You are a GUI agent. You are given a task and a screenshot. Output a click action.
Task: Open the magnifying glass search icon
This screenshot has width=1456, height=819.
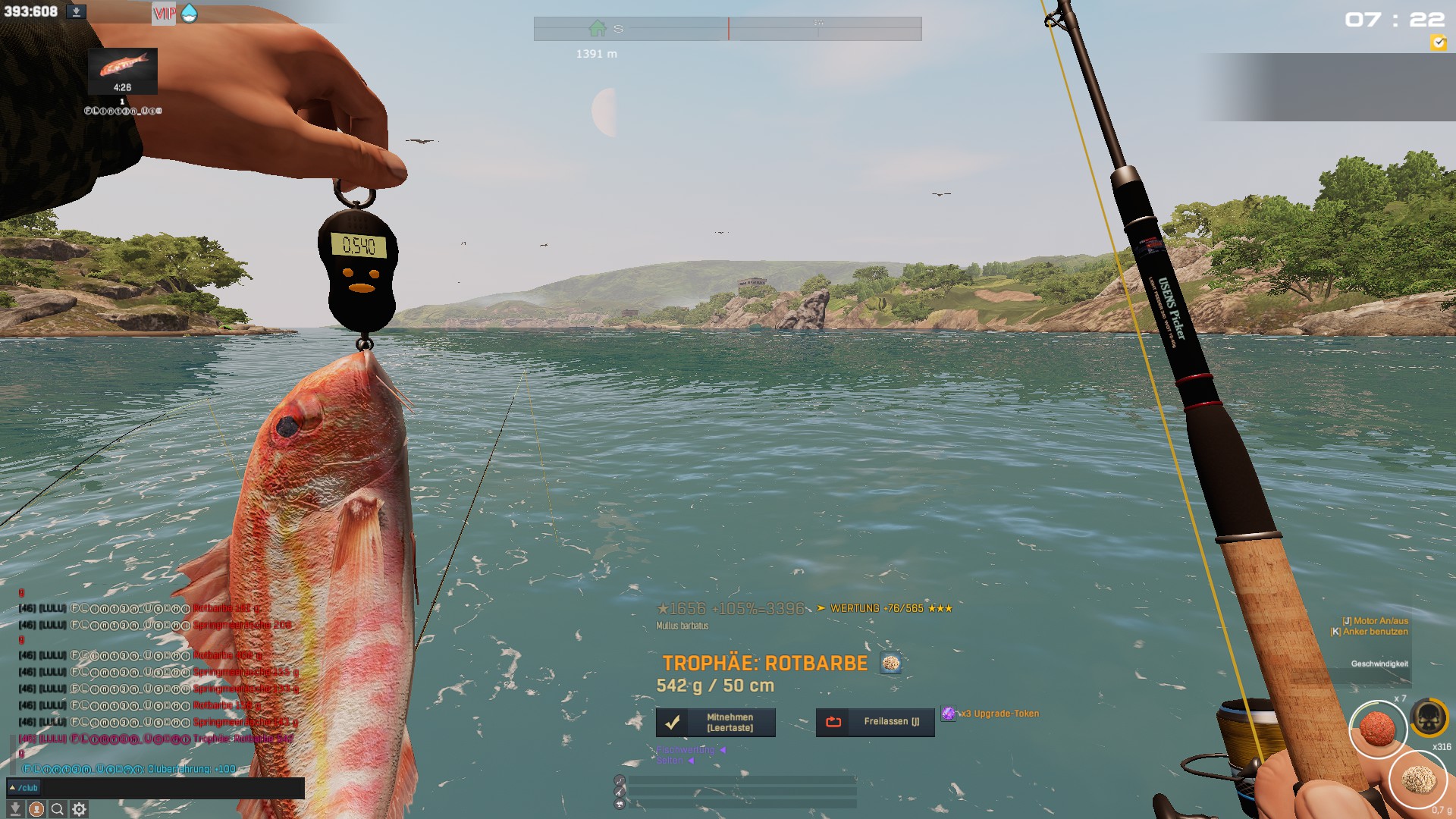[x=57, y=809]
